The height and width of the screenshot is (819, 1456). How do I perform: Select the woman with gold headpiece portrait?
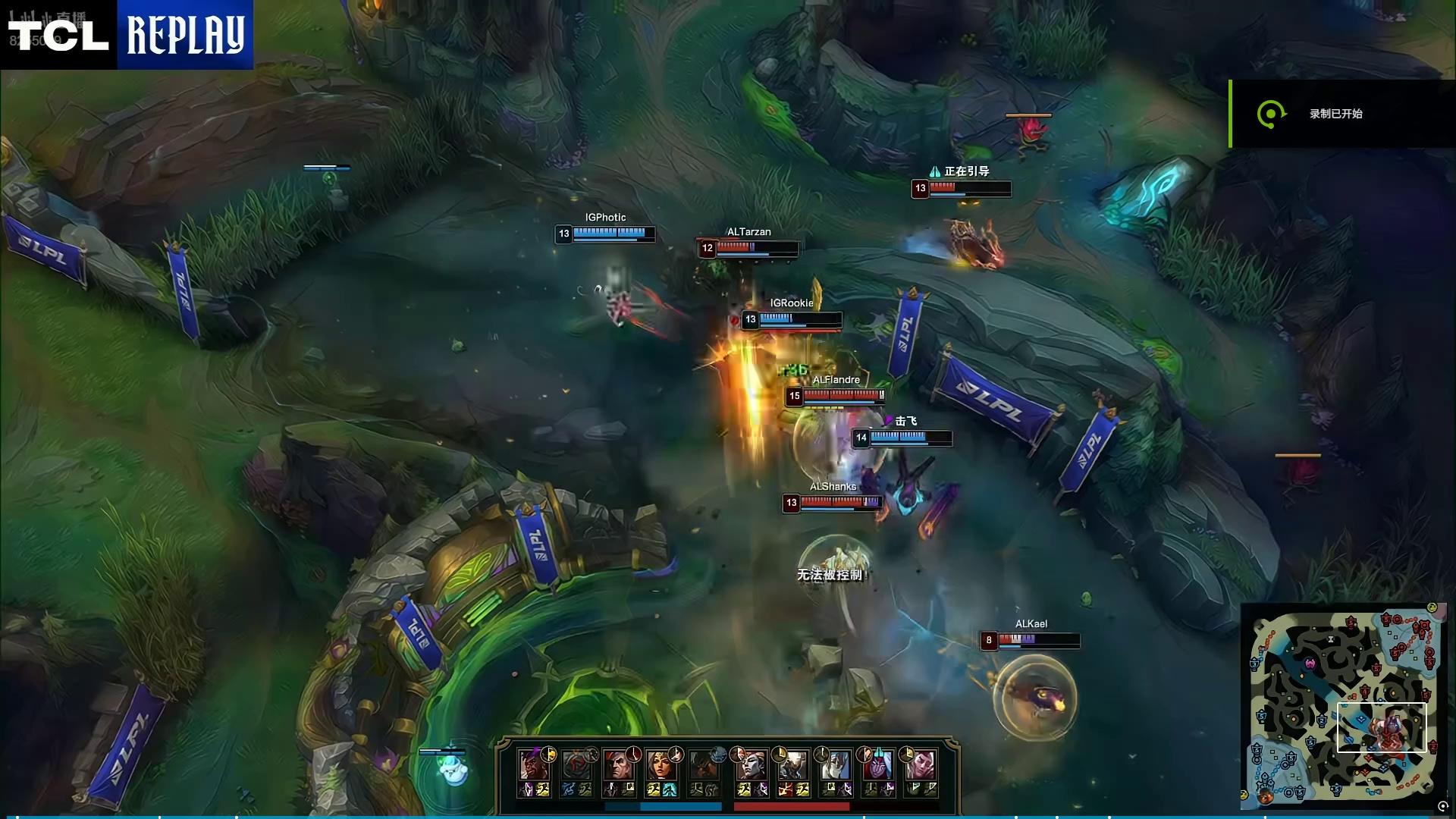coord(661,764)
